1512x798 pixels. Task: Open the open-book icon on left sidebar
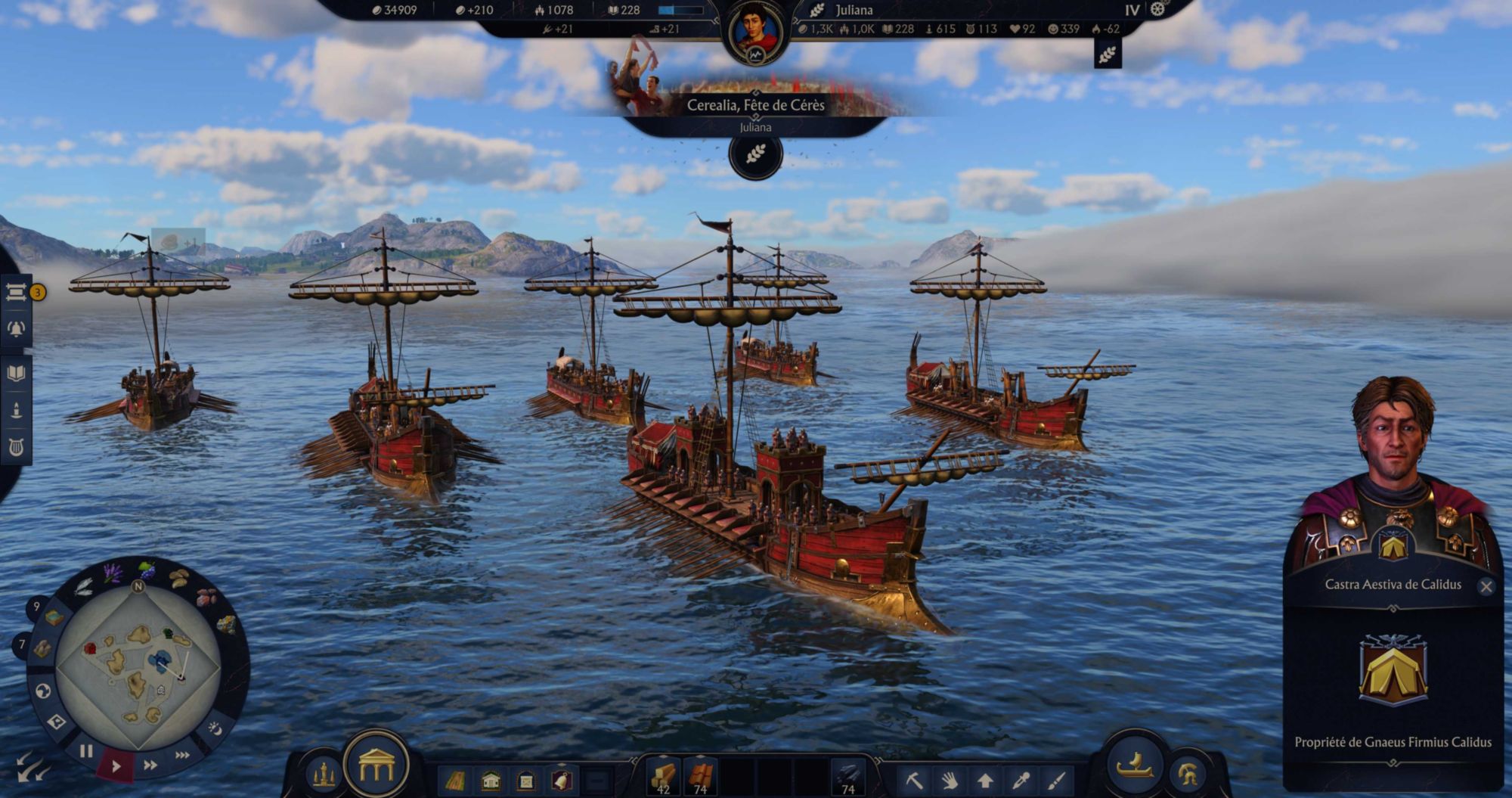pyautogui.click(x=16, y=373)
